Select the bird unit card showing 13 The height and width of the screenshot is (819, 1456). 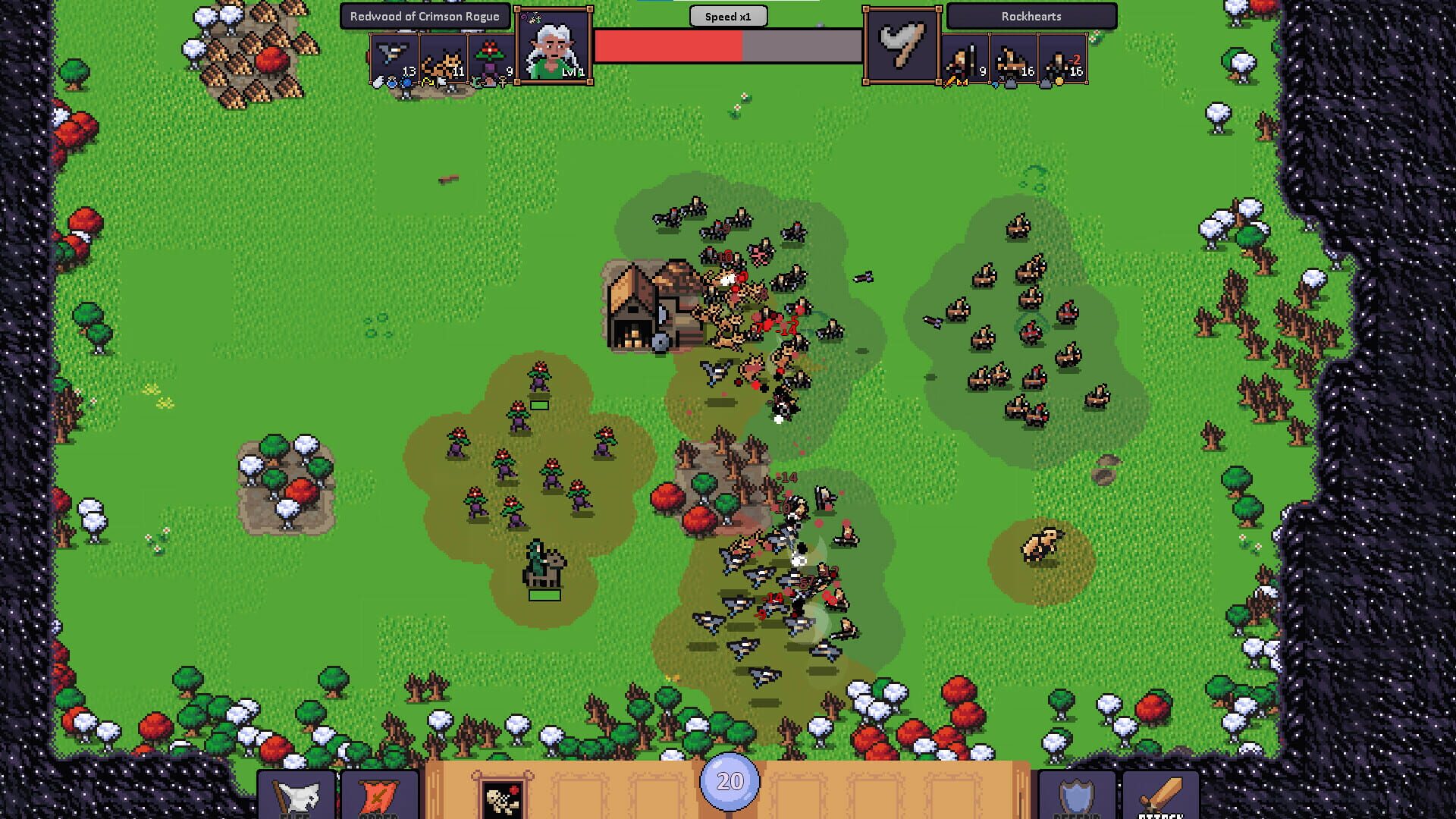tap(394, 57)
